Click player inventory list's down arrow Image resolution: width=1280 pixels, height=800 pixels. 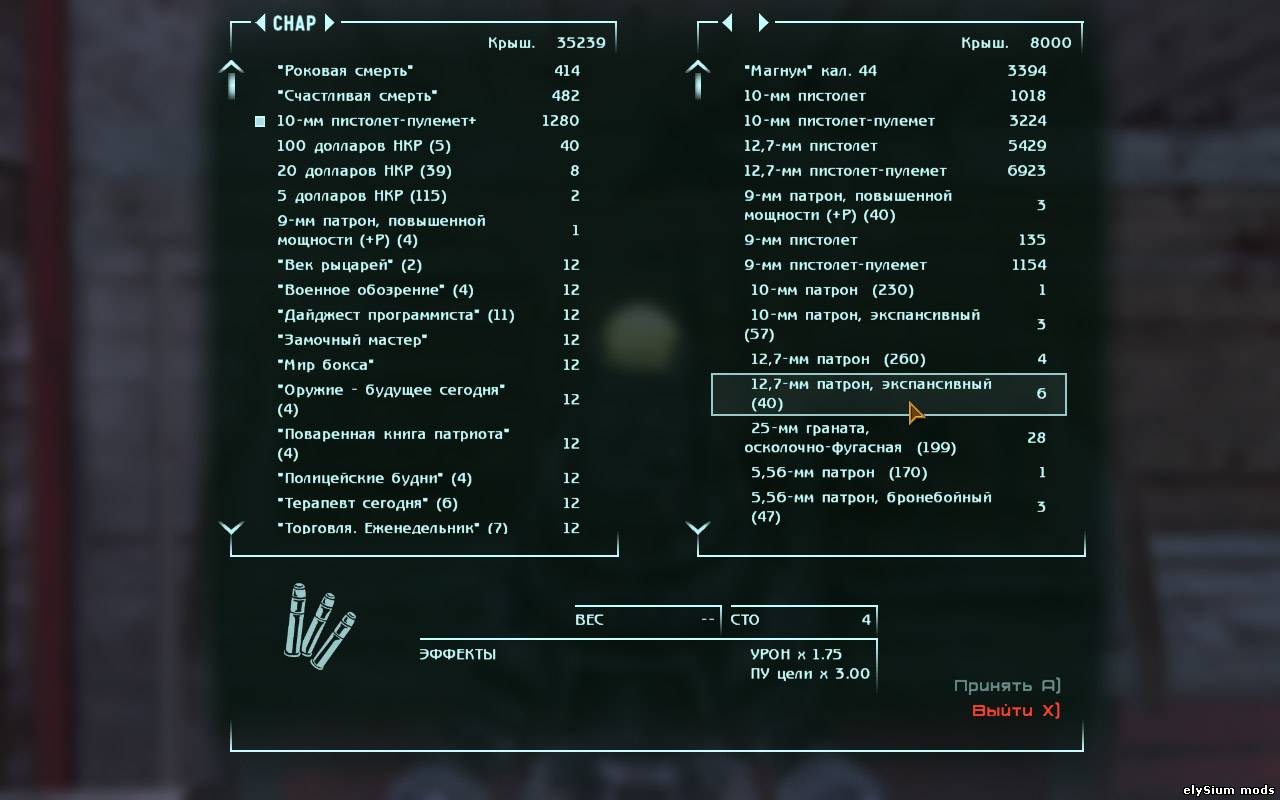[232, 528]
